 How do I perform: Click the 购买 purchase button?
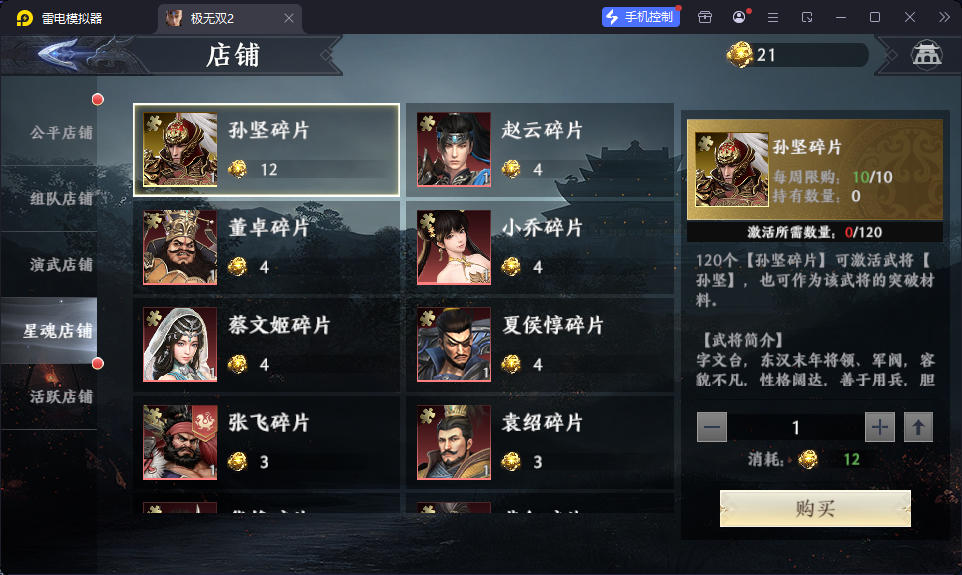coord(815,508)
